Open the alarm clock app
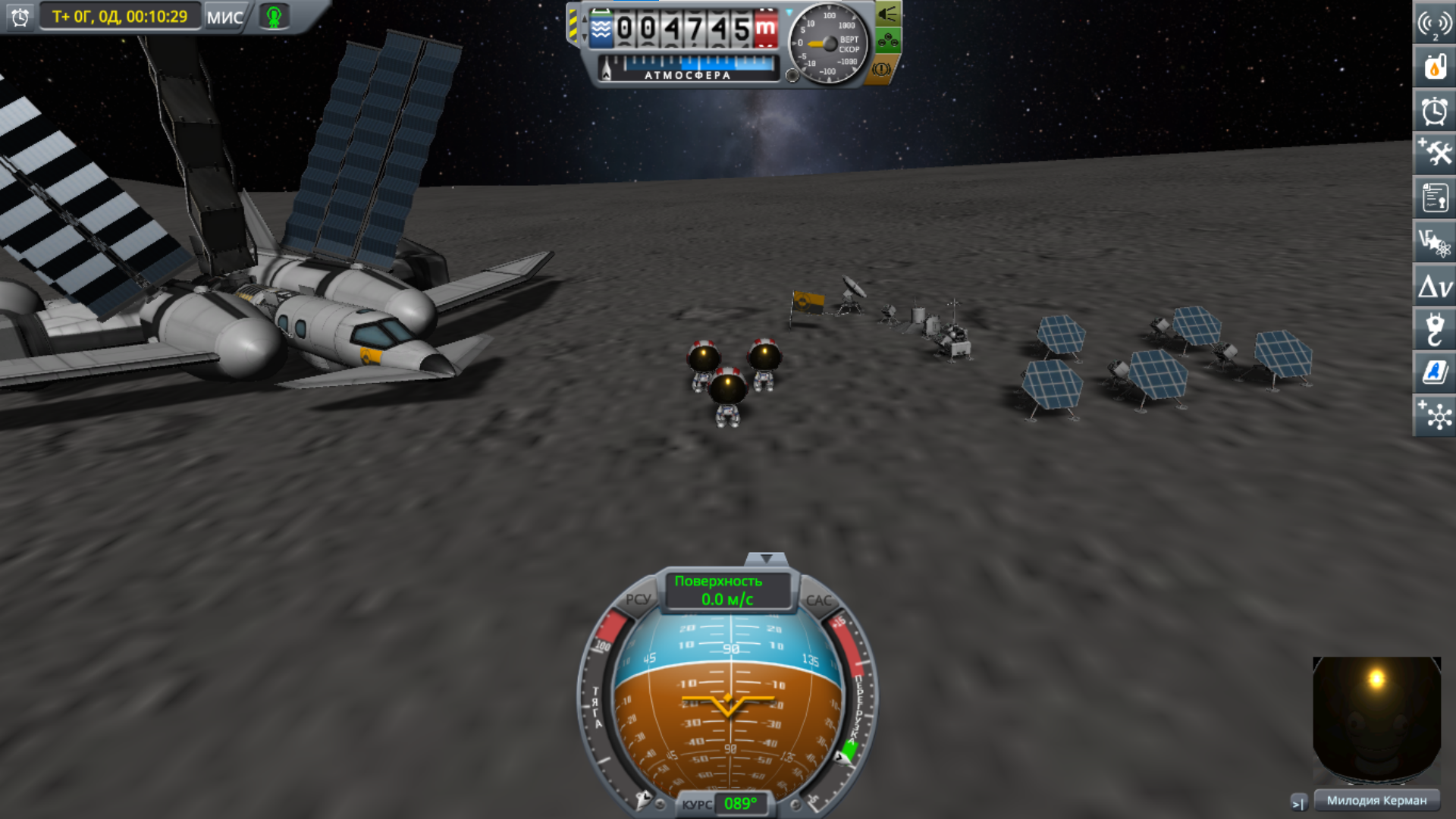The image size is (1456, 819). coord(1434,111)
